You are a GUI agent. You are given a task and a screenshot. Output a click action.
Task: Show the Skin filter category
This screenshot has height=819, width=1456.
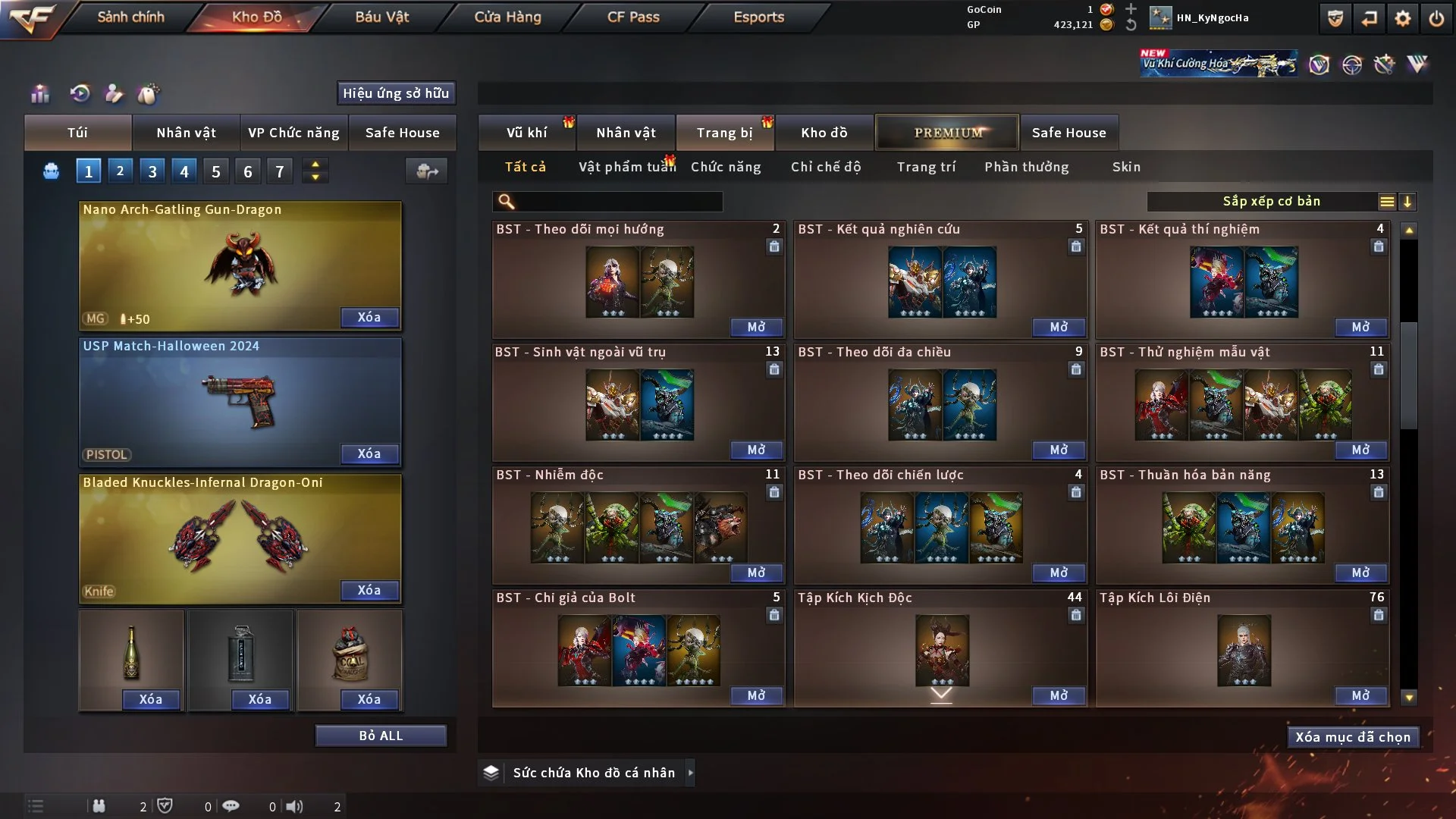tap(1126, 167)
